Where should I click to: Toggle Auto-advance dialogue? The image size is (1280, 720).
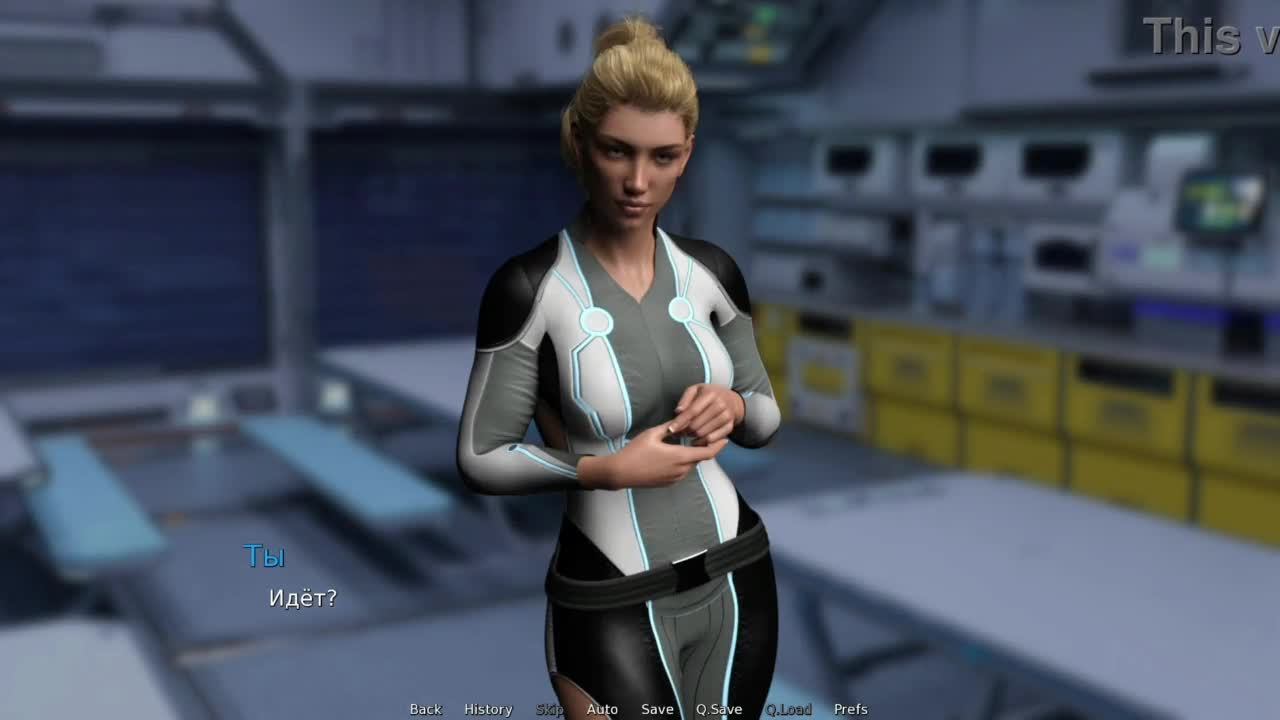(x=602, y=709)
